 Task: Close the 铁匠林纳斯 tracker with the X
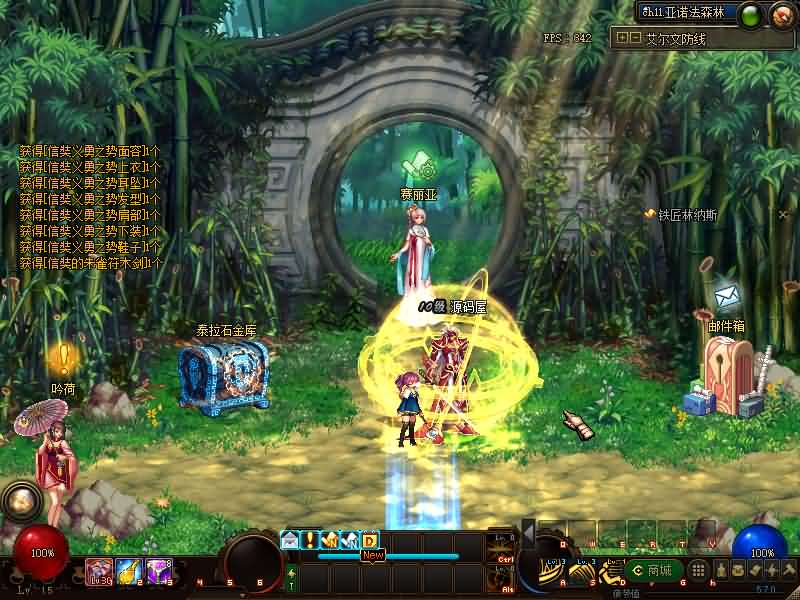783,214
